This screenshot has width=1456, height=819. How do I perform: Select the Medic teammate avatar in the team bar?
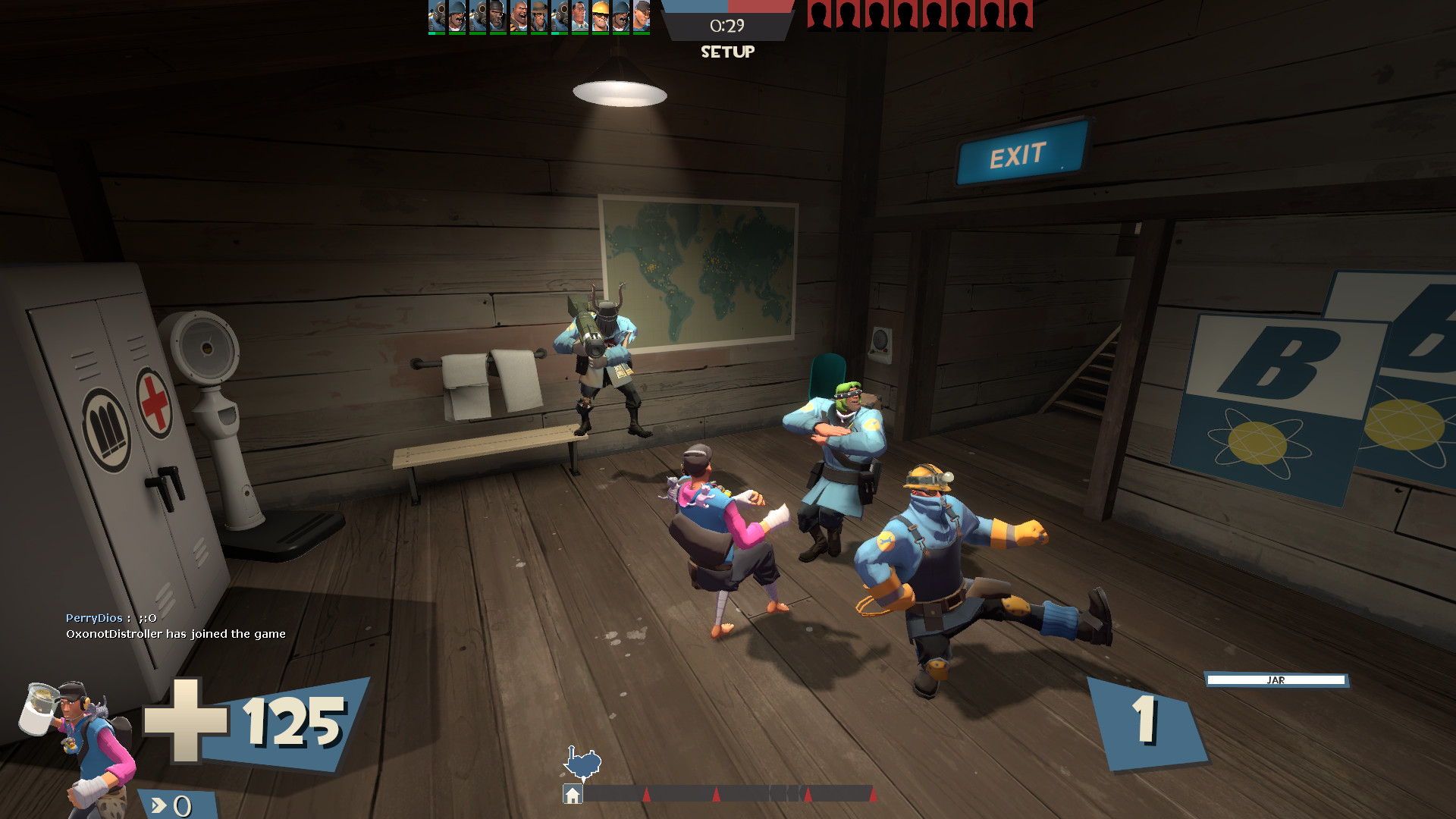tap(578, 17)
